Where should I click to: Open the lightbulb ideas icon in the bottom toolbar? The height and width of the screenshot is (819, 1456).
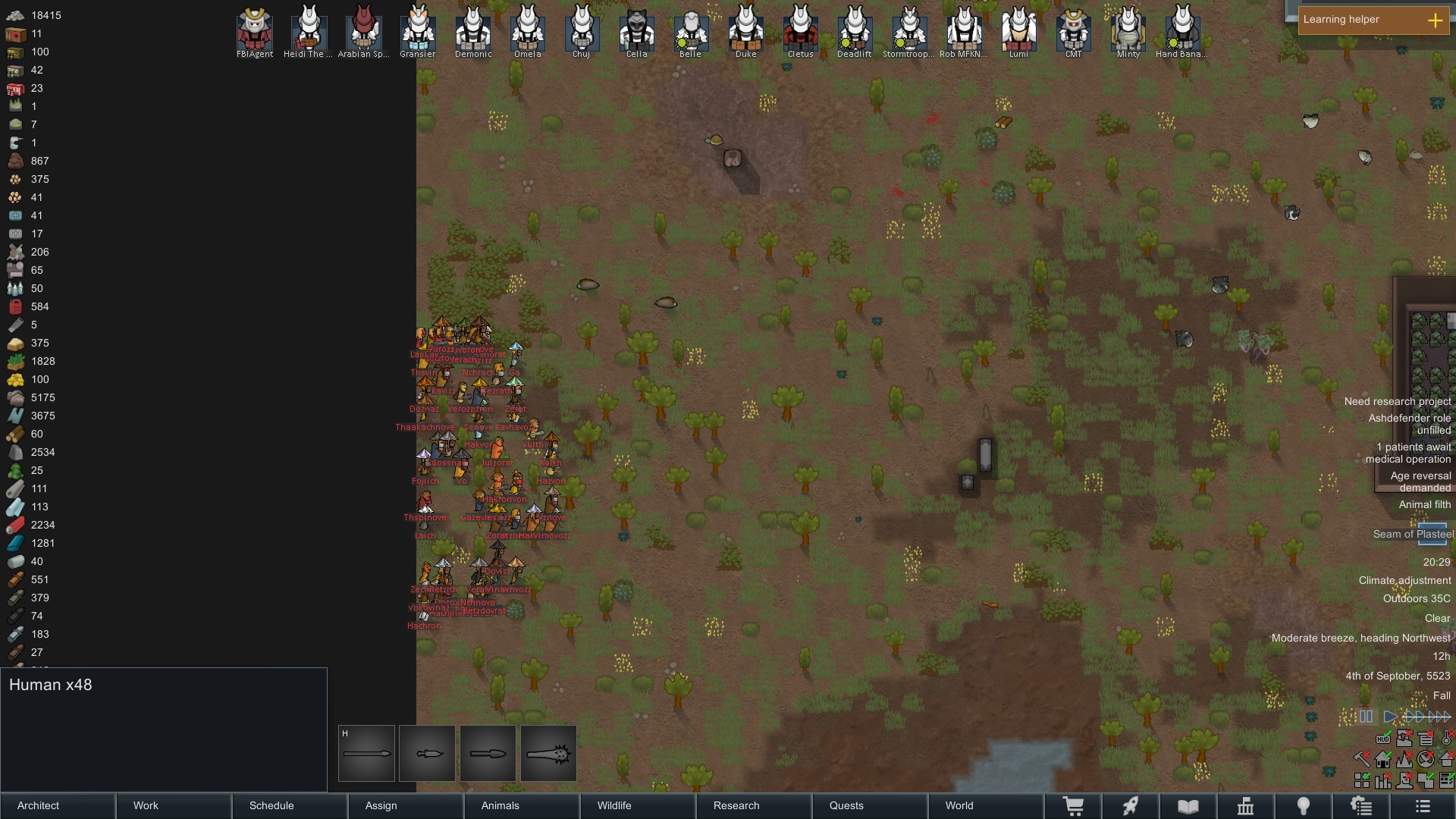(1304, 806)
